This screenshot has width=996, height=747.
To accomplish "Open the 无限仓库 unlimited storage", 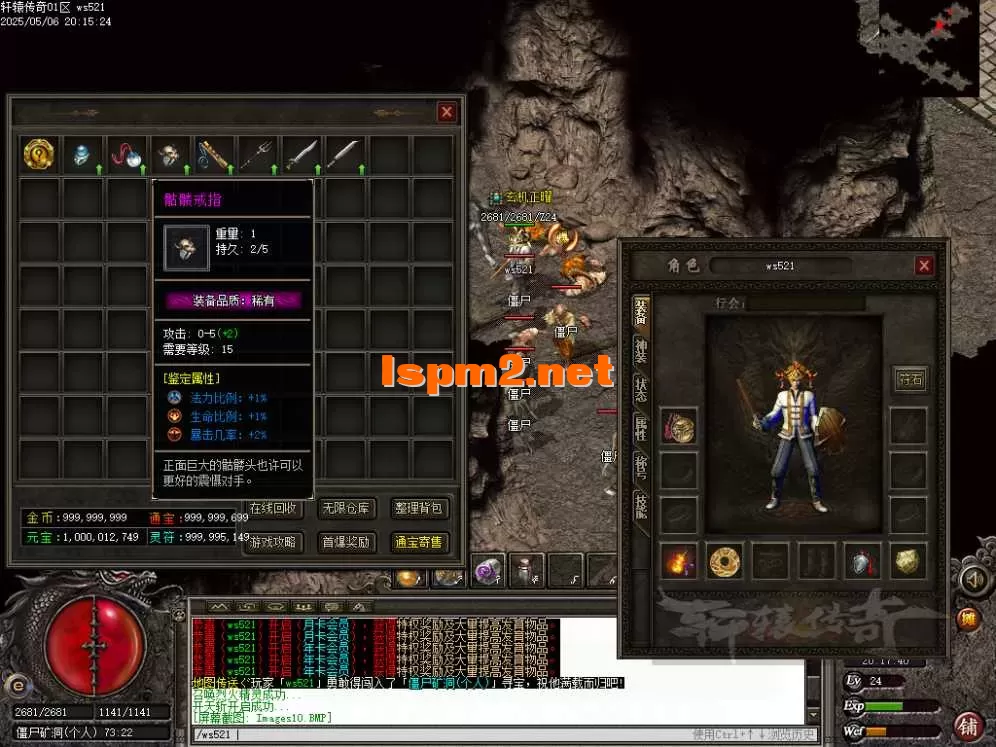I will click(x=345, y=508).
